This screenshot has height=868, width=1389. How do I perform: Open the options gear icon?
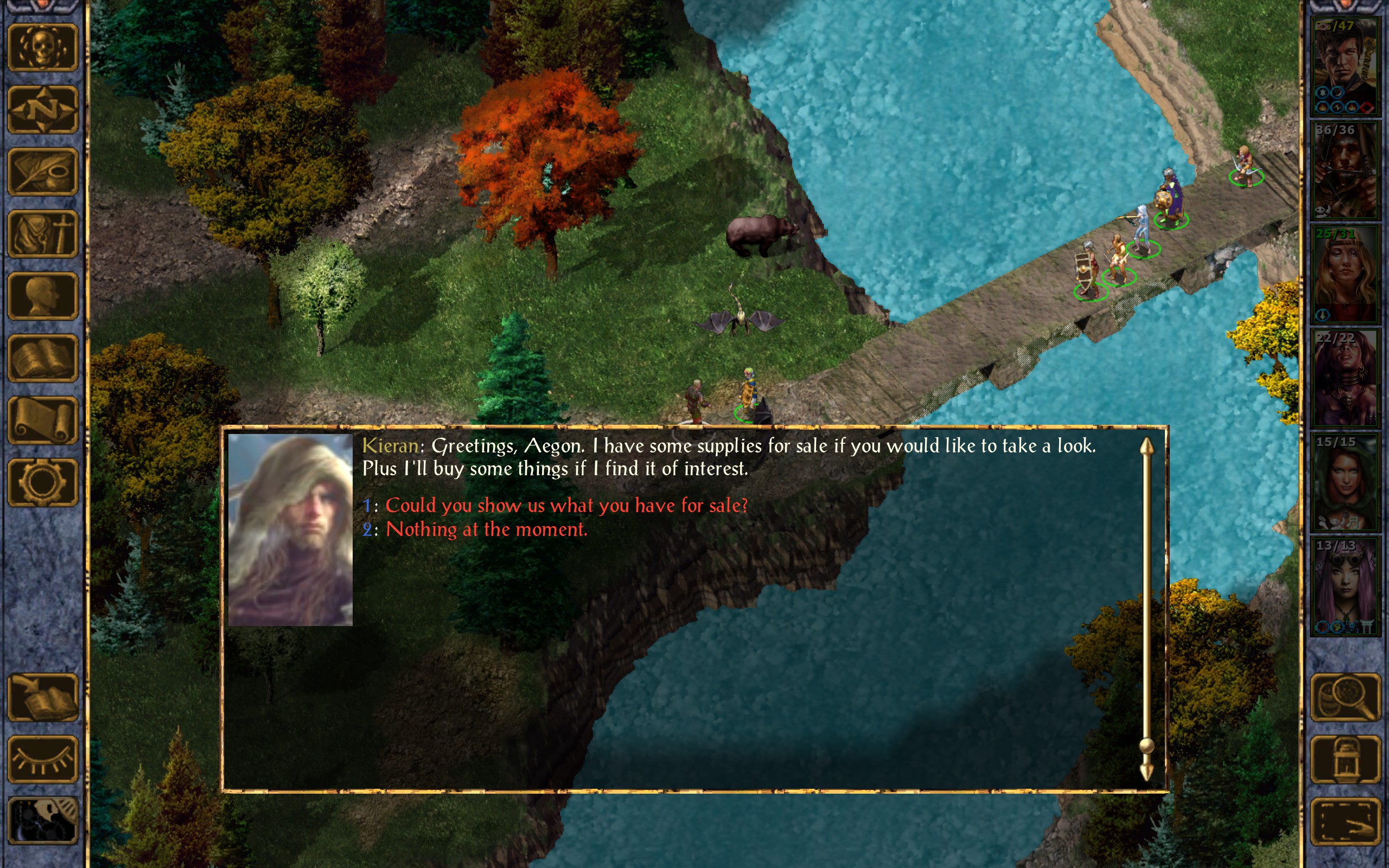[43, 482]
